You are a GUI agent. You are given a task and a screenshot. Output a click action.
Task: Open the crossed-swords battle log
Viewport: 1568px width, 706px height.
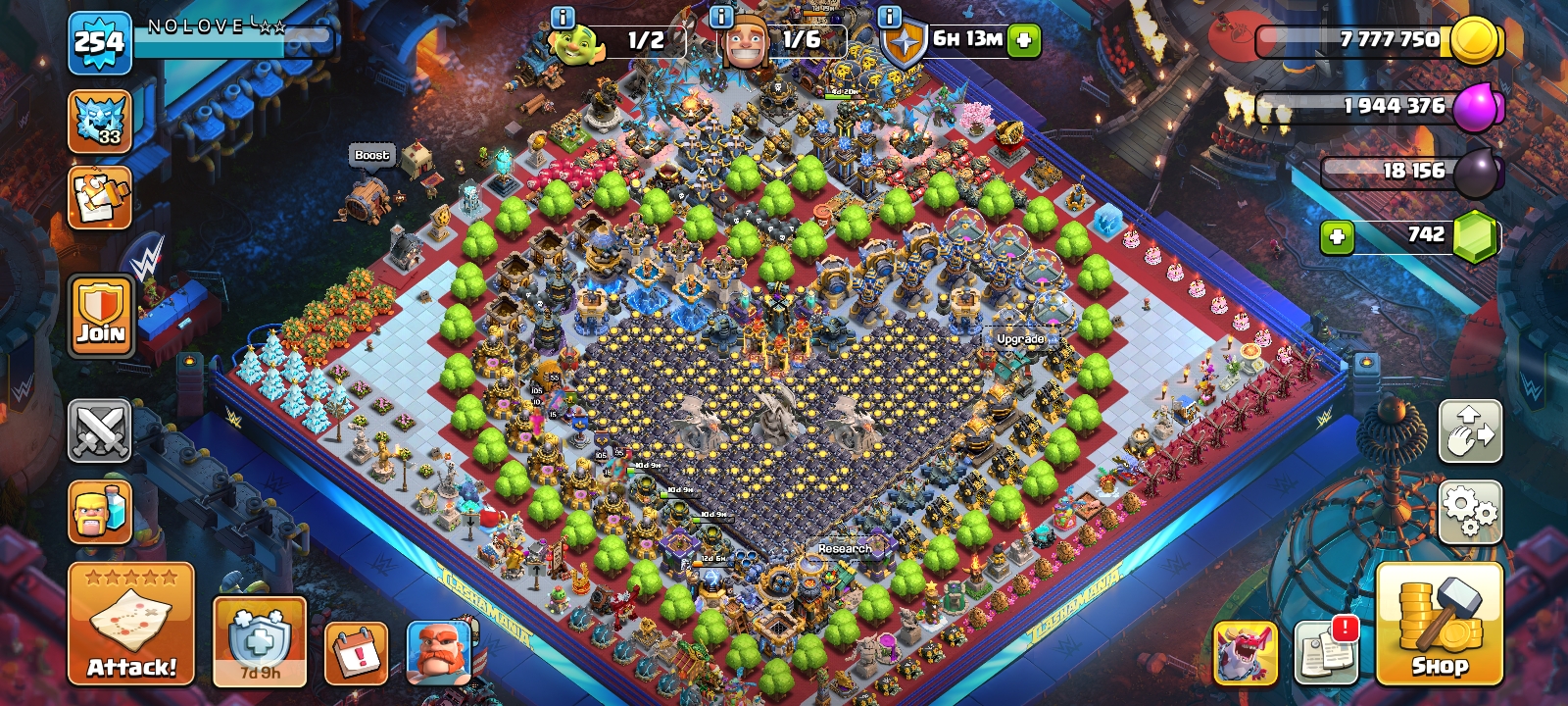pos(100,430)
